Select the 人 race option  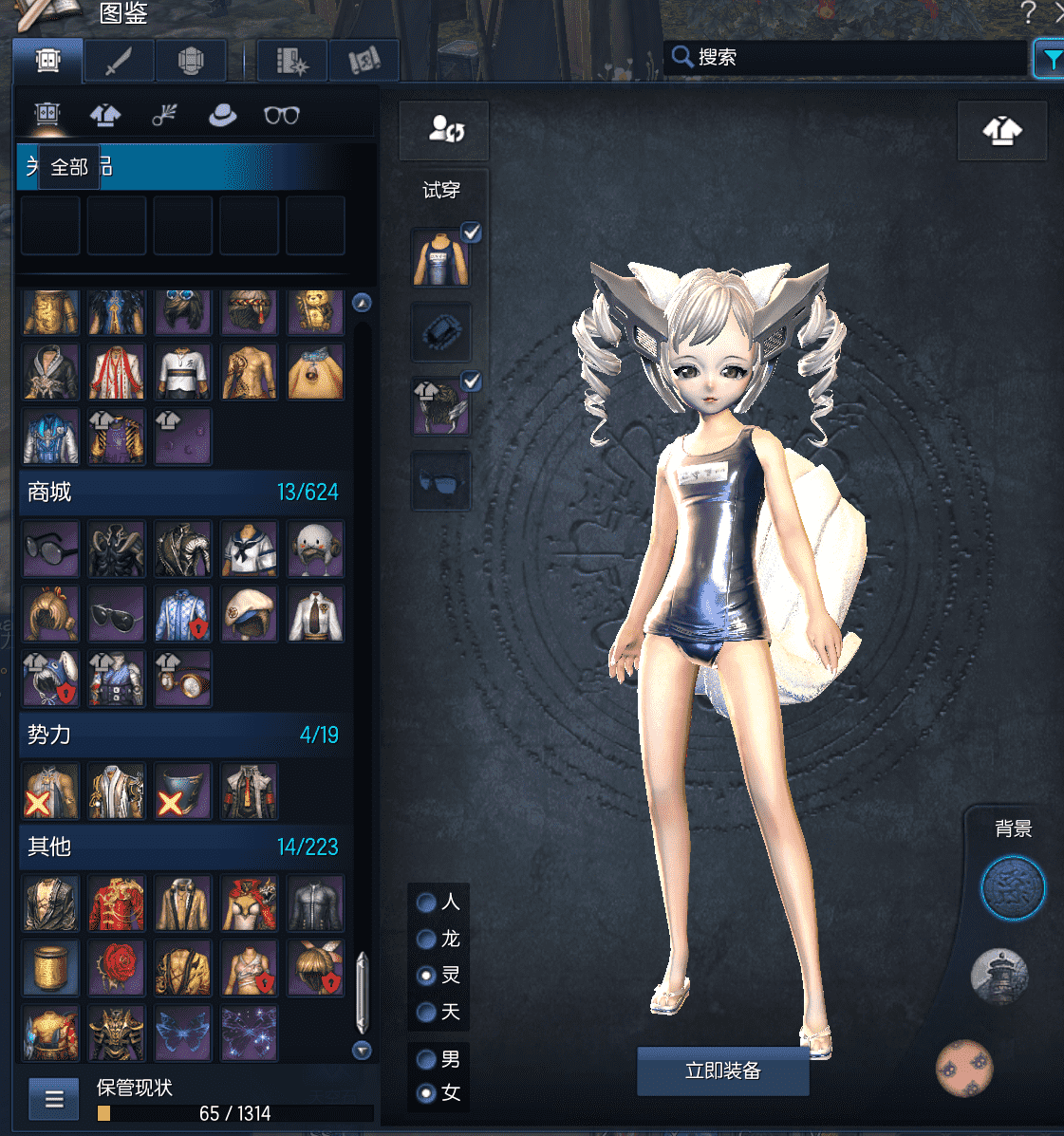[427, 902]
